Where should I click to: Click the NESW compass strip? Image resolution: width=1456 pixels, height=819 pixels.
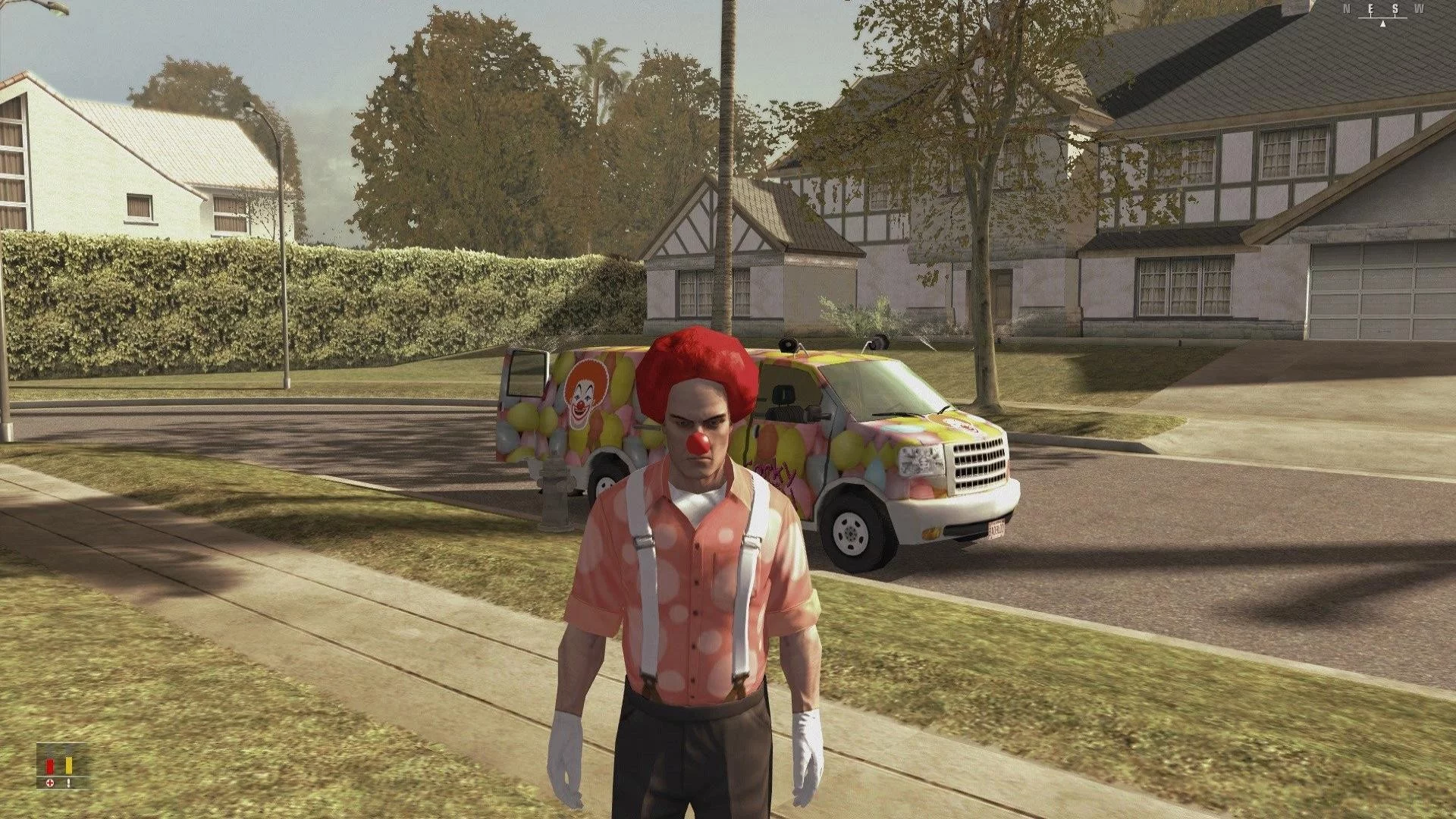pyautogui.click(x=1383, y=13)
